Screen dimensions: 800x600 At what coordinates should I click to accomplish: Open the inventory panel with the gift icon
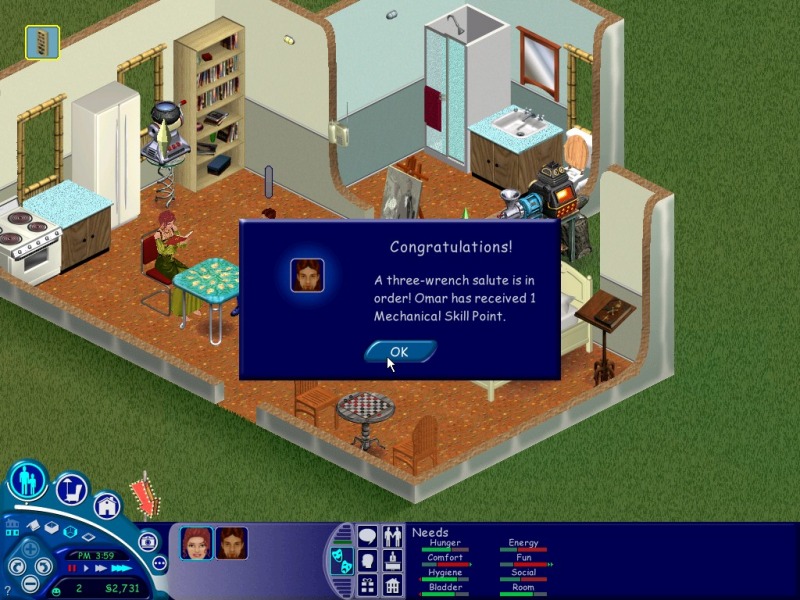click(x=367, y=585)
